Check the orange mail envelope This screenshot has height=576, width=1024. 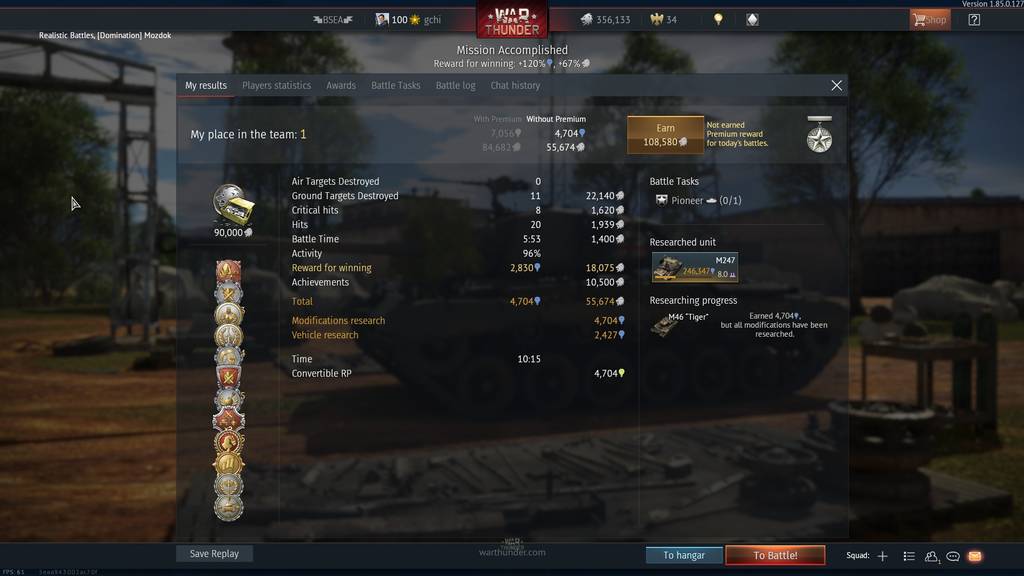click(x=974, y=556)
